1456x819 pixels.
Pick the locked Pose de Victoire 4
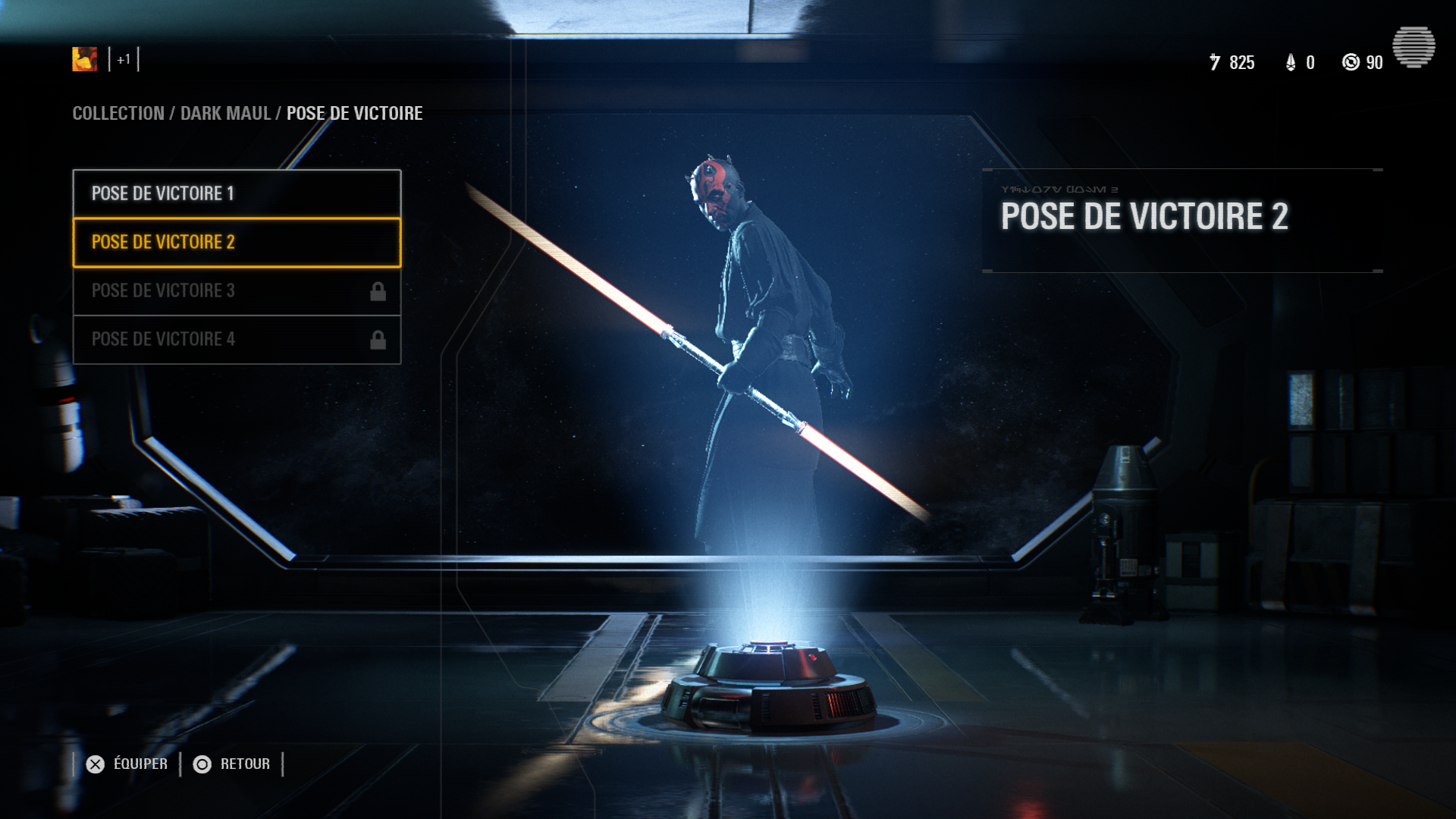click(x=237, y=339)
